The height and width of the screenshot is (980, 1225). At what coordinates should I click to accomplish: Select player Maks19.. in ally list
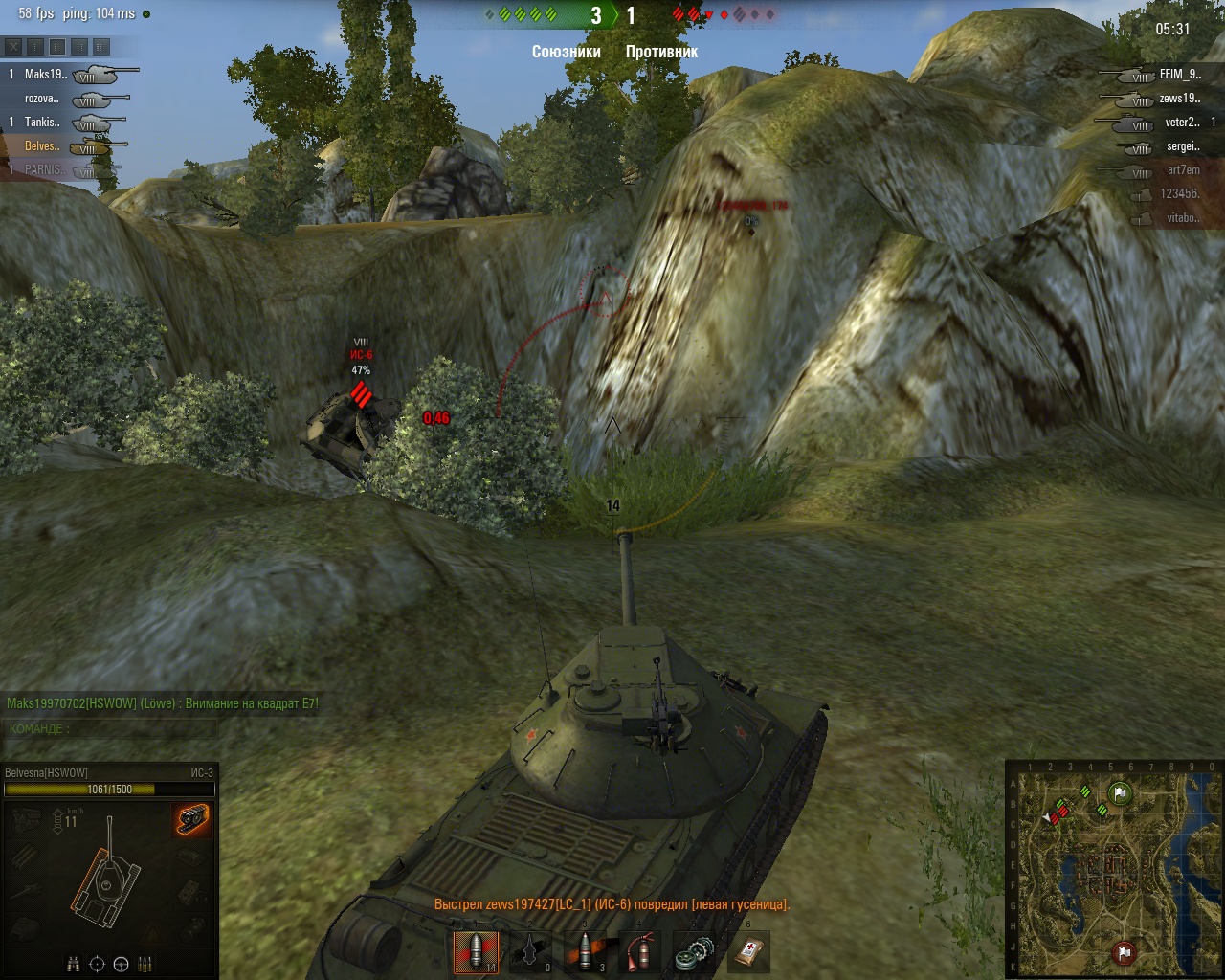point(45,74)
